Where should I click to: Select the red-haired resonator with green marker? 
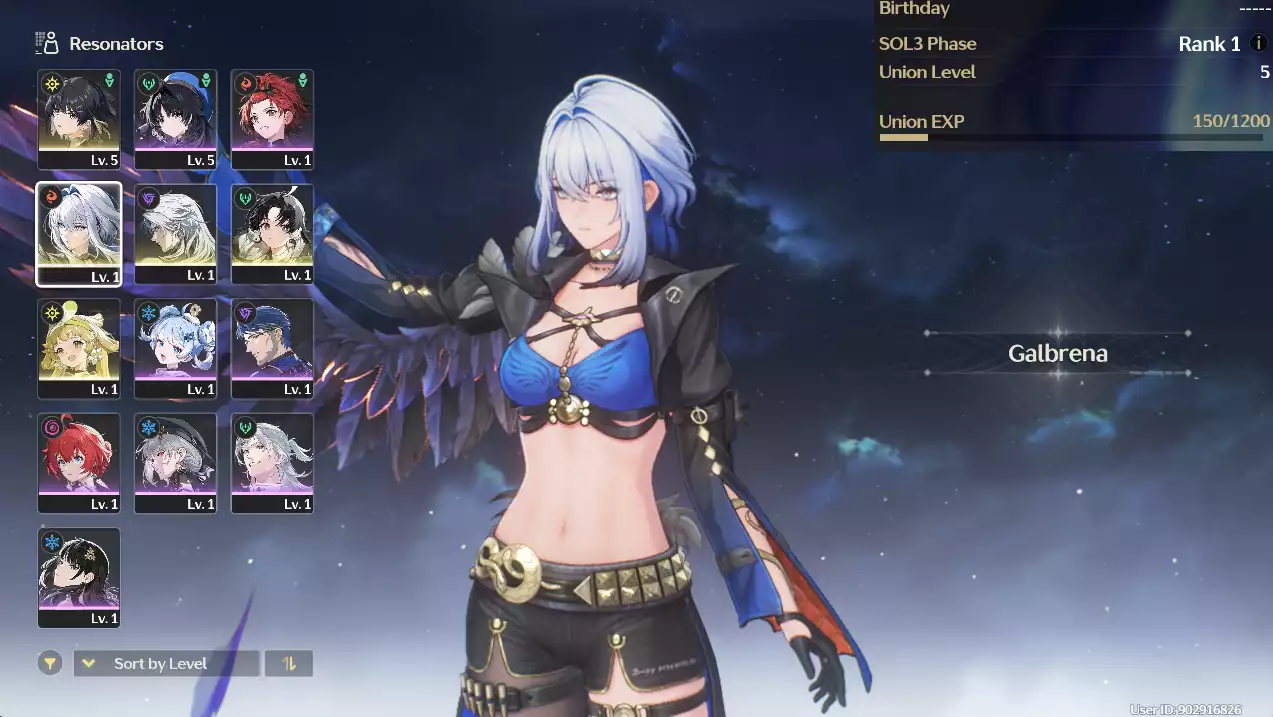point(272,119)
